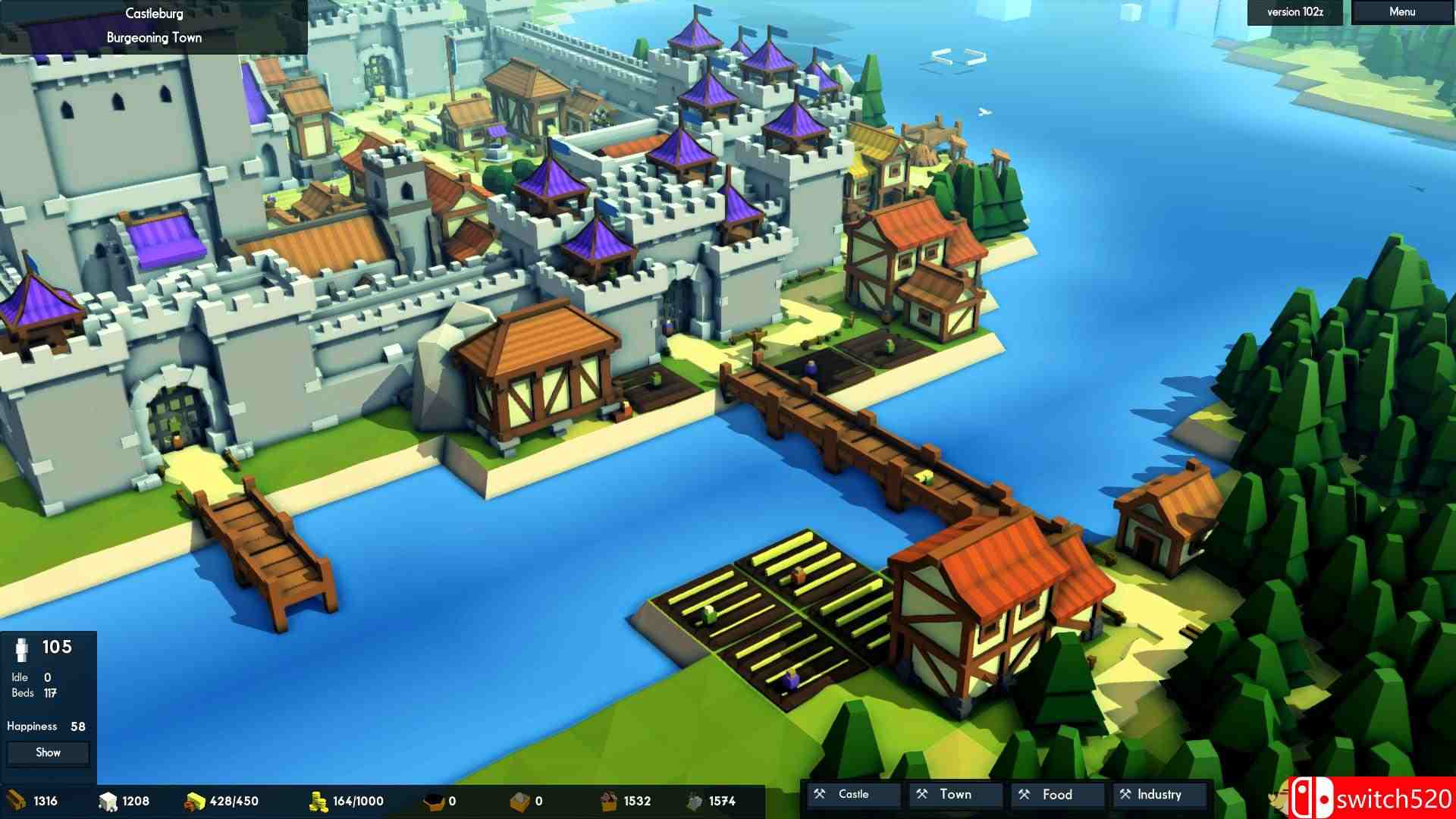Open the Food build menu
Image resolution: width=1456 pixels, height=819 pixels.
[x=1056, y=794]
